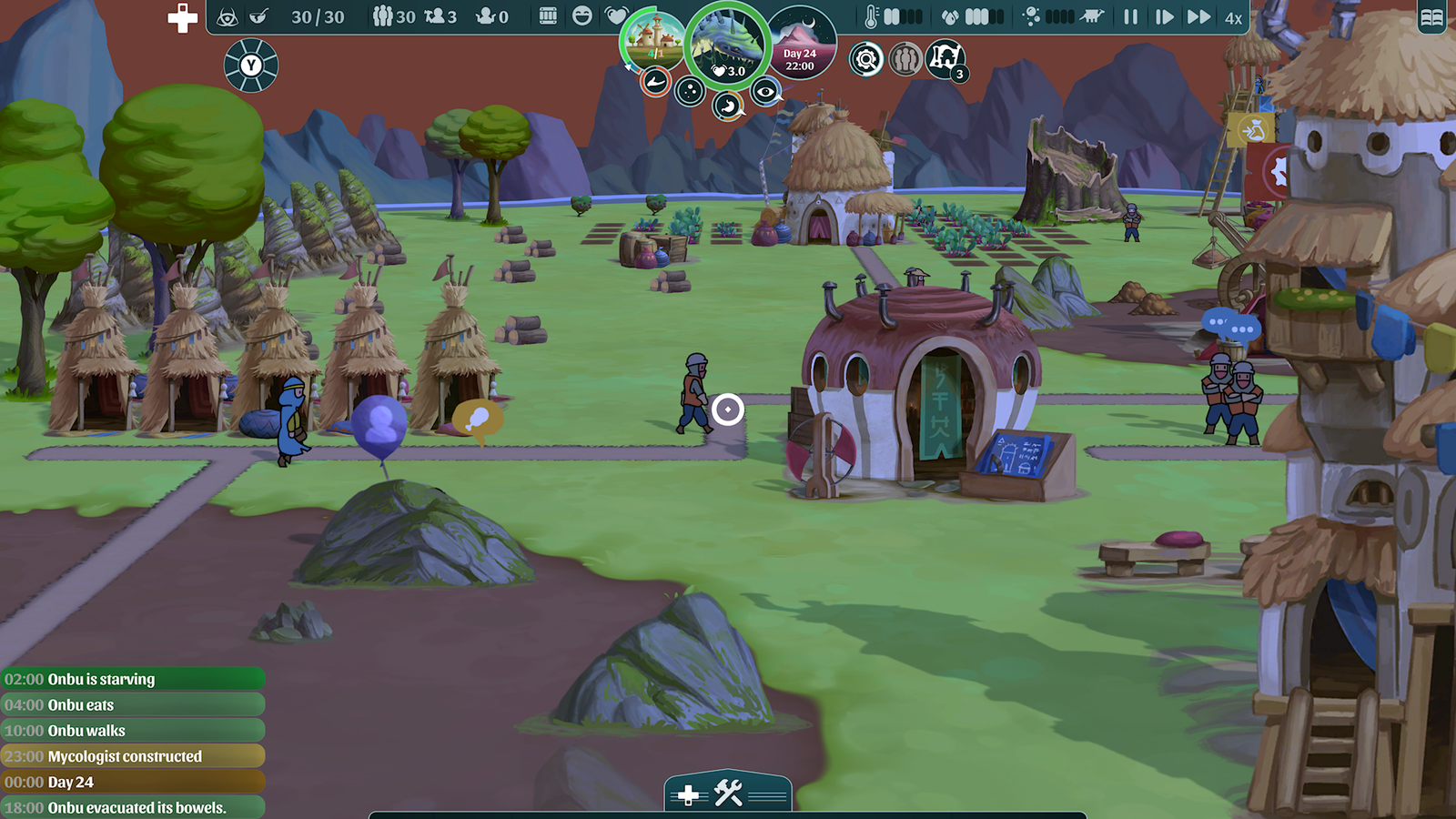The image size is (1456, 819).
Task: Open the build menu hammer and wrench
Action: [728, 794]
